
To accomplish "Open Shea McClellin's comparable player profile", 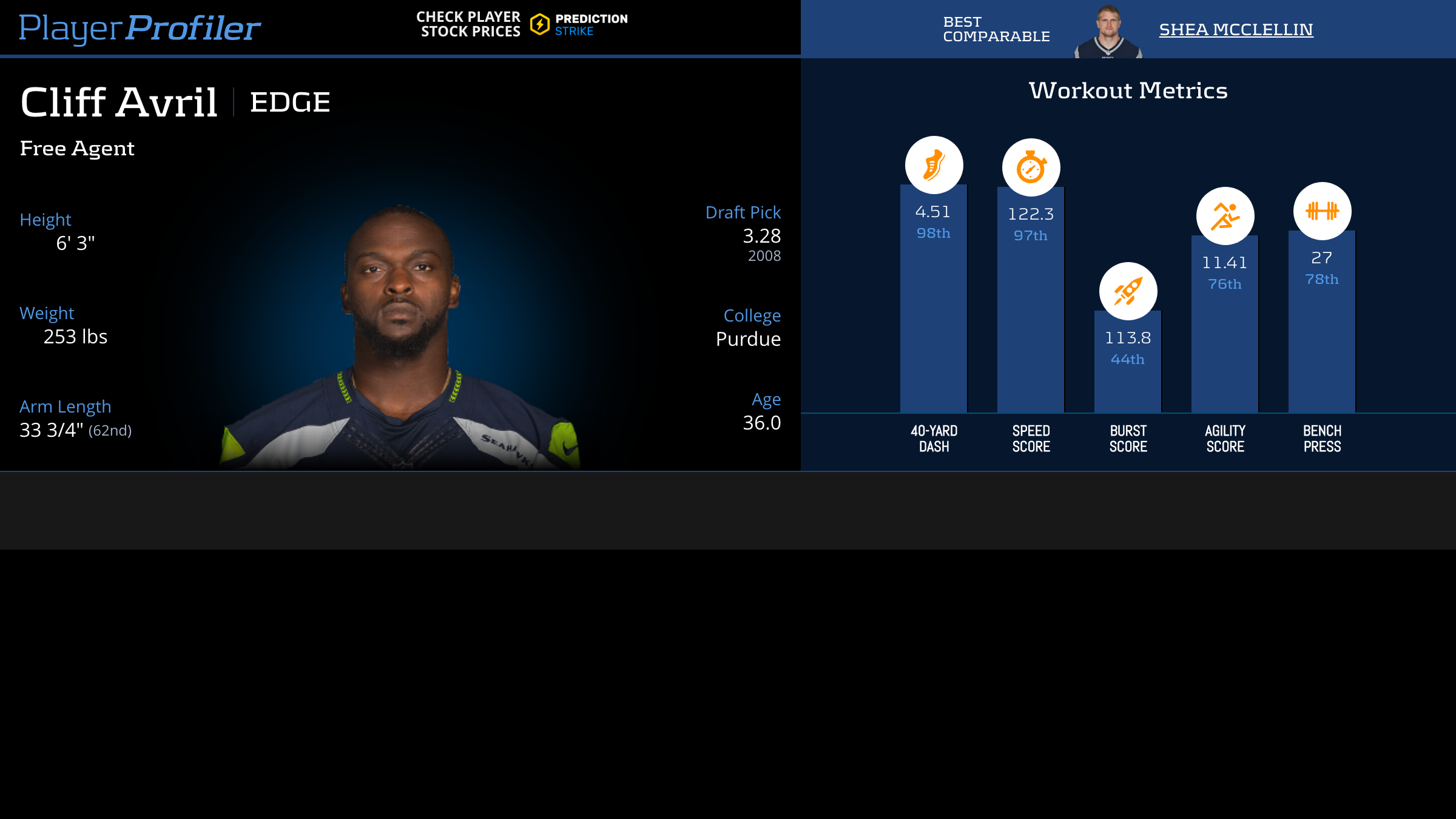I will point(1236,29).
